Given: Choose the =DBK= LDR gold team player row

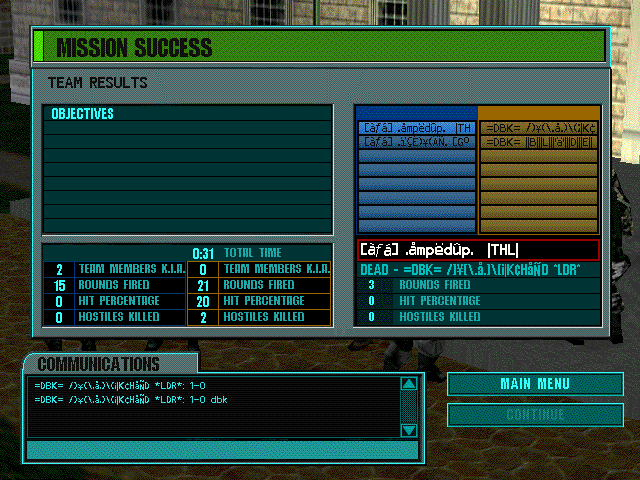Looking at the screenshot, I should (x=539, y=128).
